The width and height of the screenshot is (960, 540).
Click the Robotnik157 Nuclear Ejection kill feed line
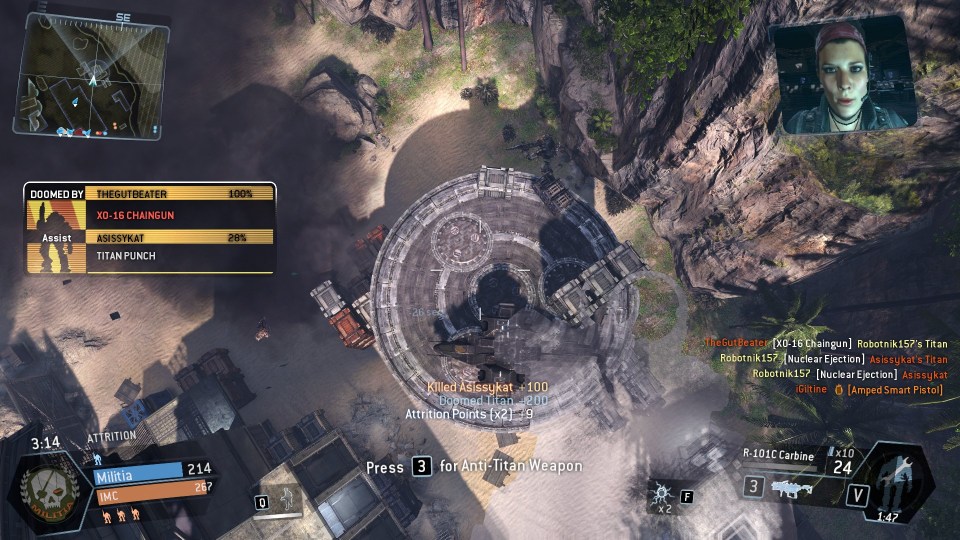[835, 359]
